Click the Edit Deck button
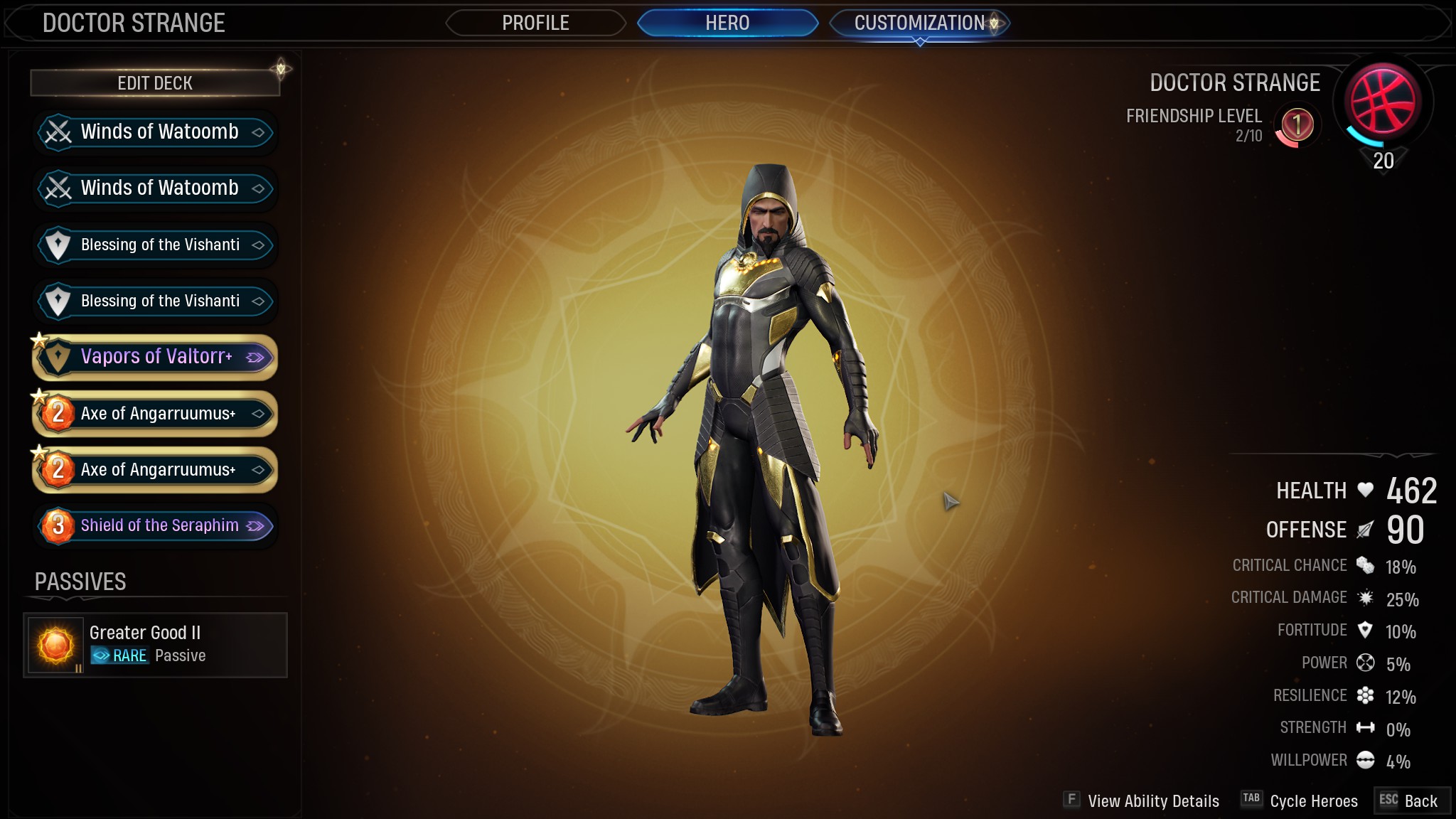The width and height of the screenshot is (1456, 819). point(154,83)
